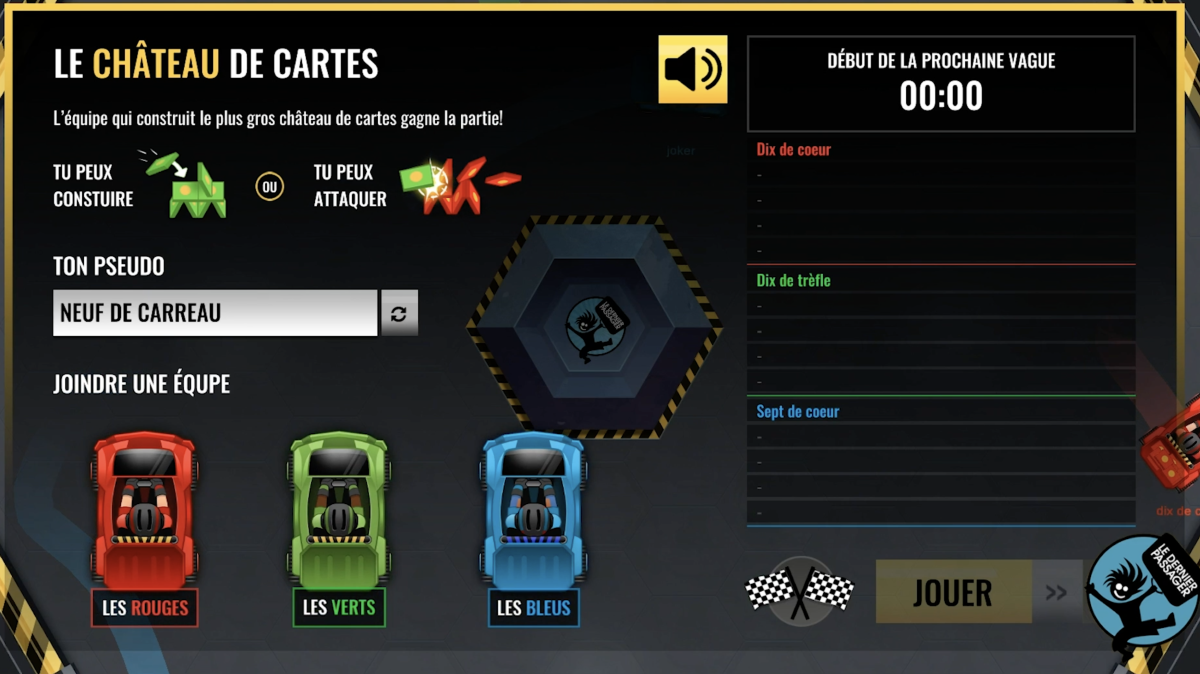Refresh the pseudo with the arrows button
The image size is (1200, 674).
tap(399, 313)
